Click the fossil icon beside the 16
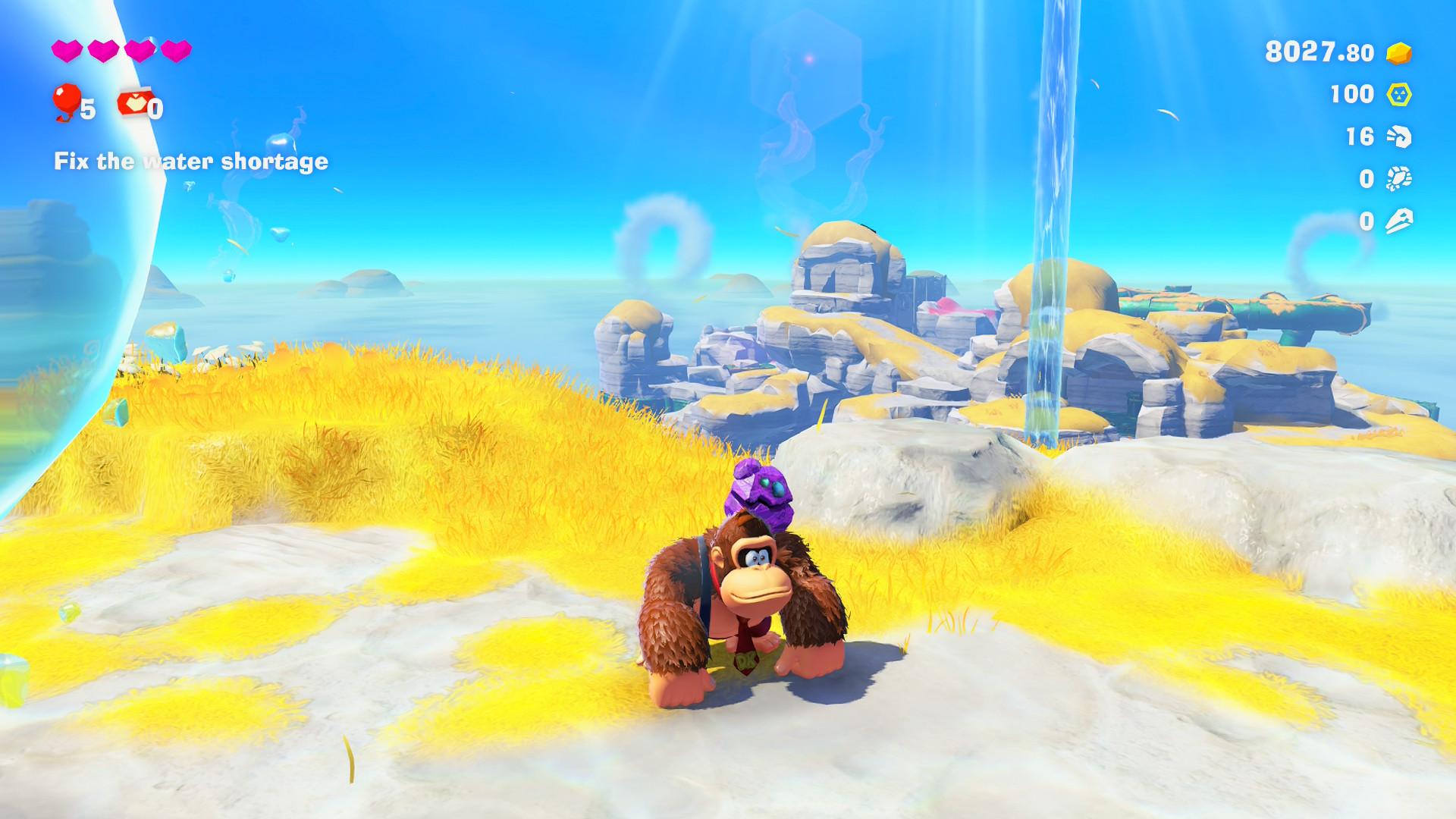1456x819 pixels. coord(1399,136)
